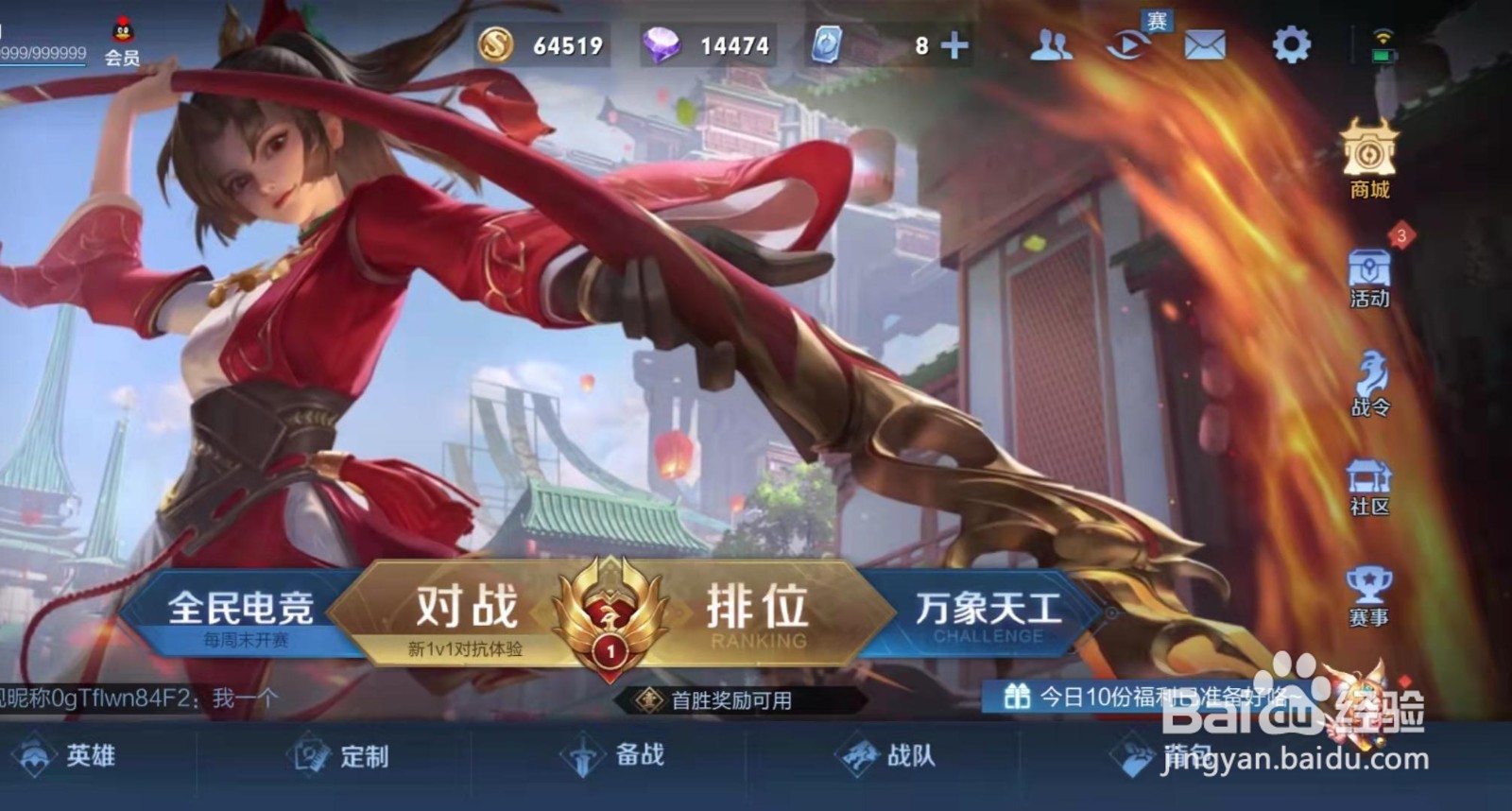
Task: Open the settings gear icon
Action: click(x=1291, y=43)
